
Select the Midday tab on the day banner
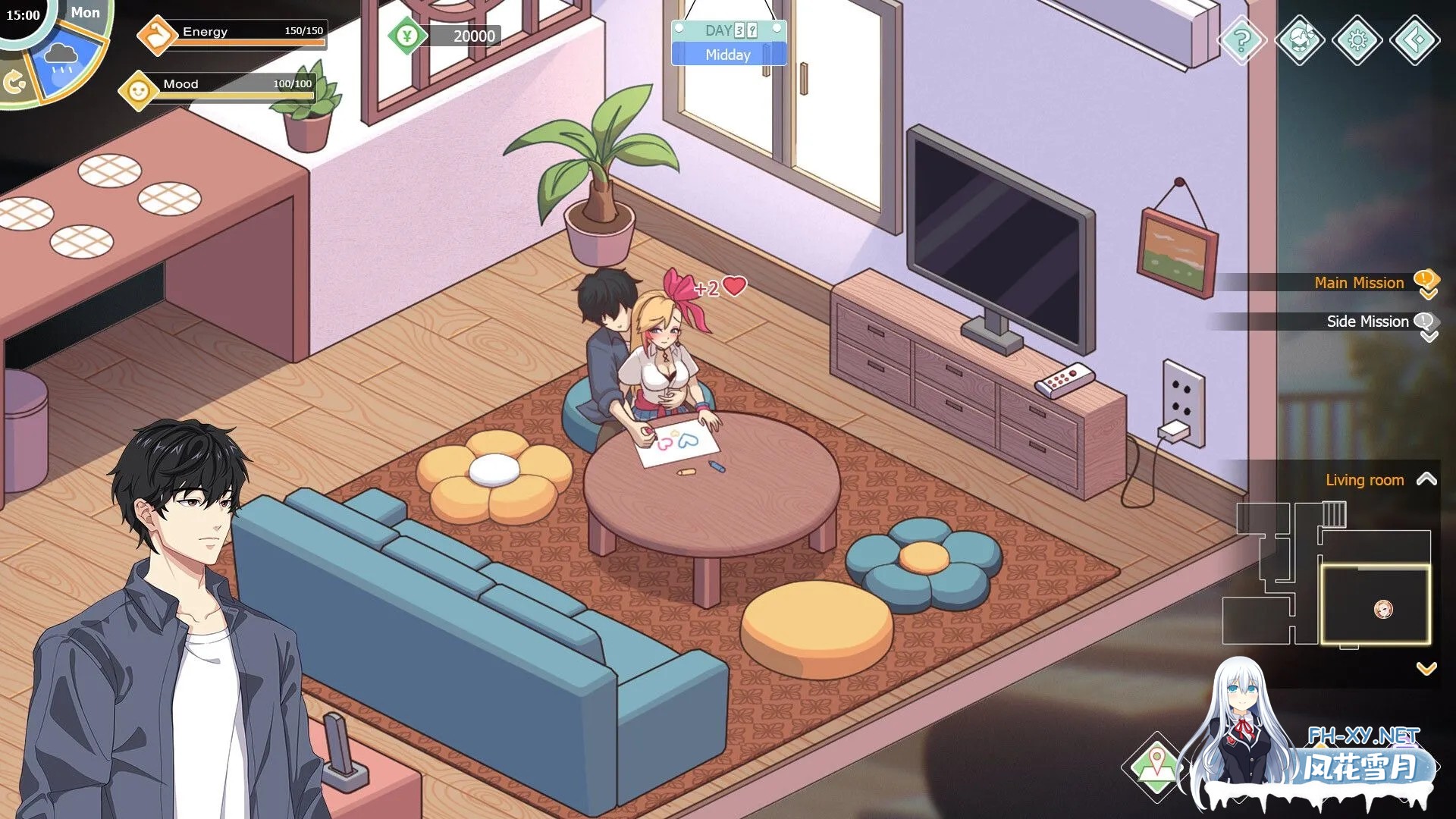coord(728,55)
